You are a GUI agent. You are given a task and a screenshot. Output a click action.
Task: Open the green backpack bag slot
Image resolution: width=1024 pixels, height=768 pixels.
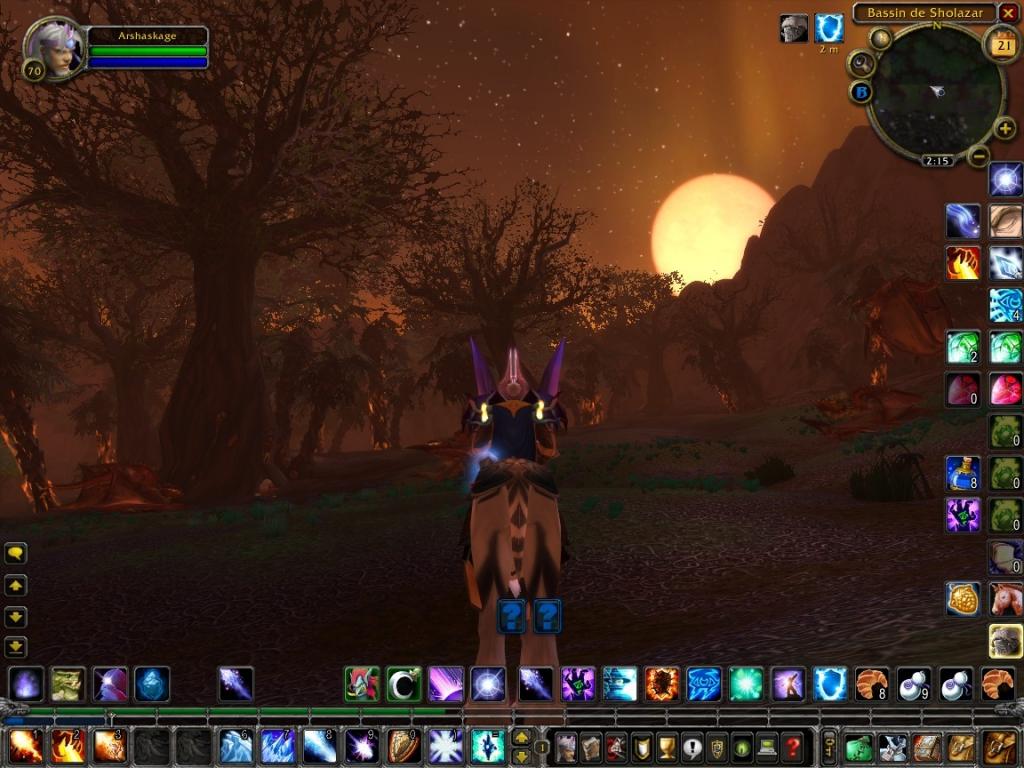coord(859,747)
